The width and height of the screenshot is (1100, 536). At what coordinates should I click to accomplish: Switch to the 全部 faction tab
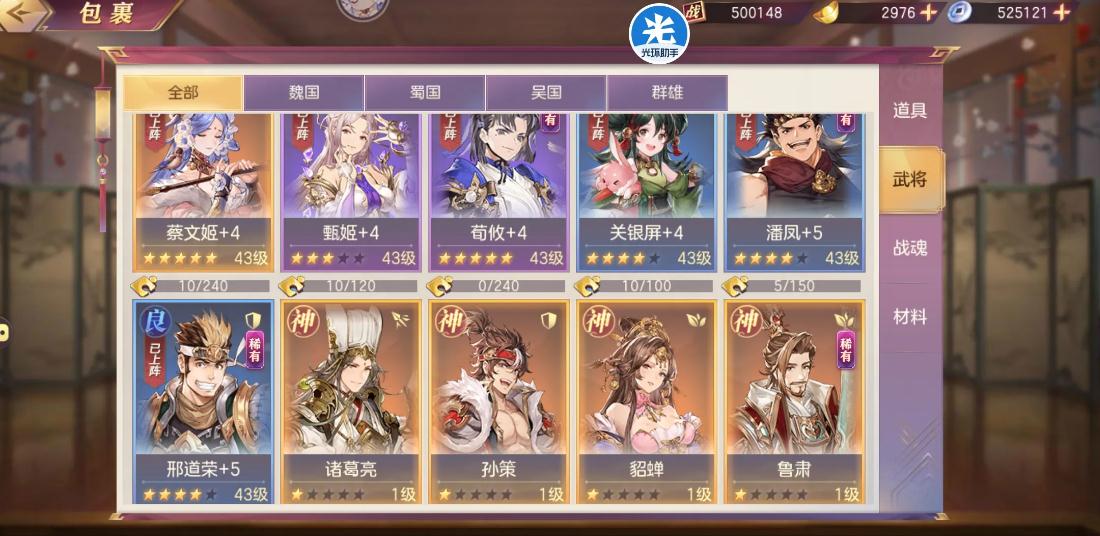point(183,93)
